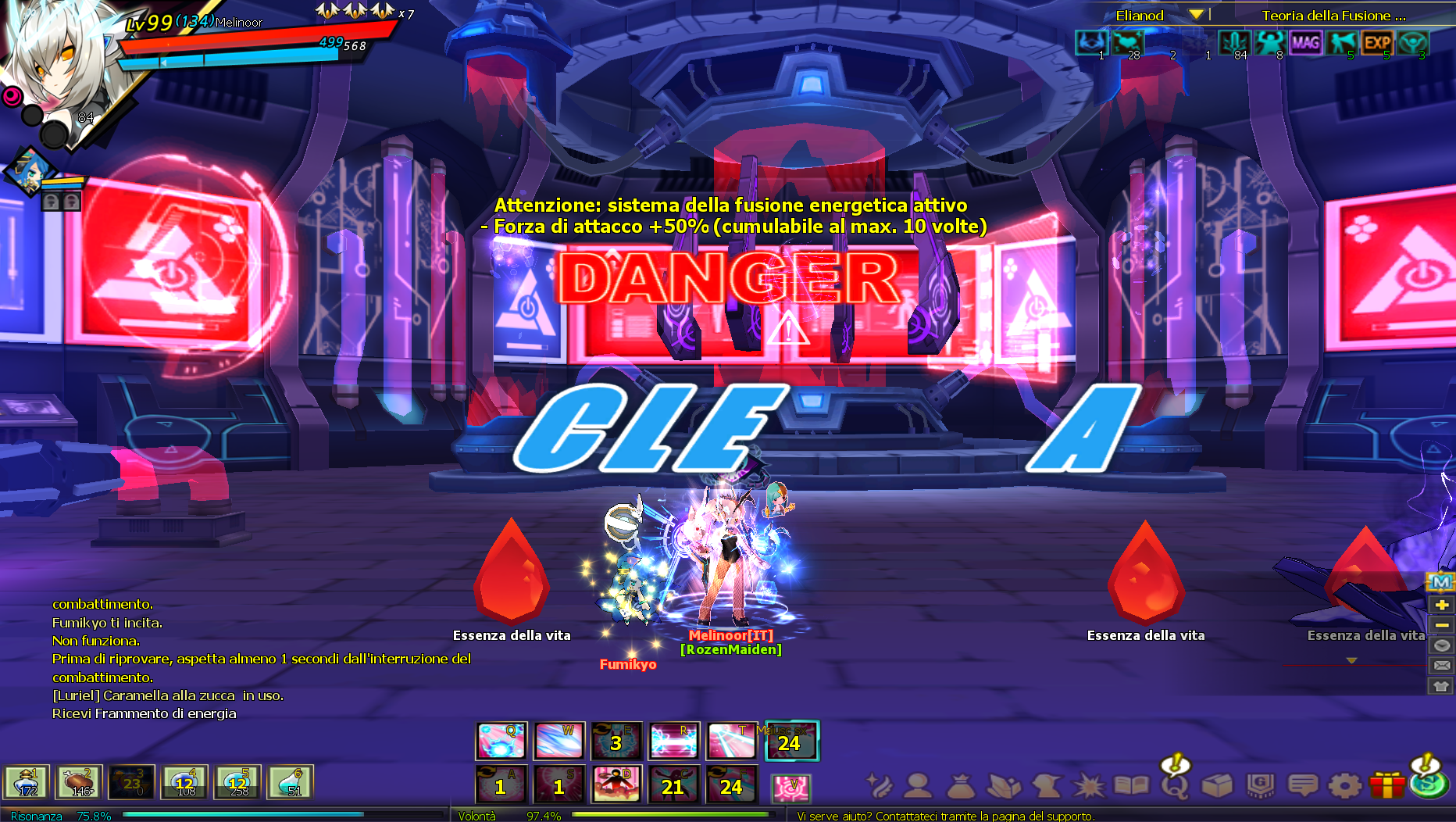Viewport: 1456px width, 822px height.
Task: Eat the roast meat in quick slot 2
Action: 79,781
